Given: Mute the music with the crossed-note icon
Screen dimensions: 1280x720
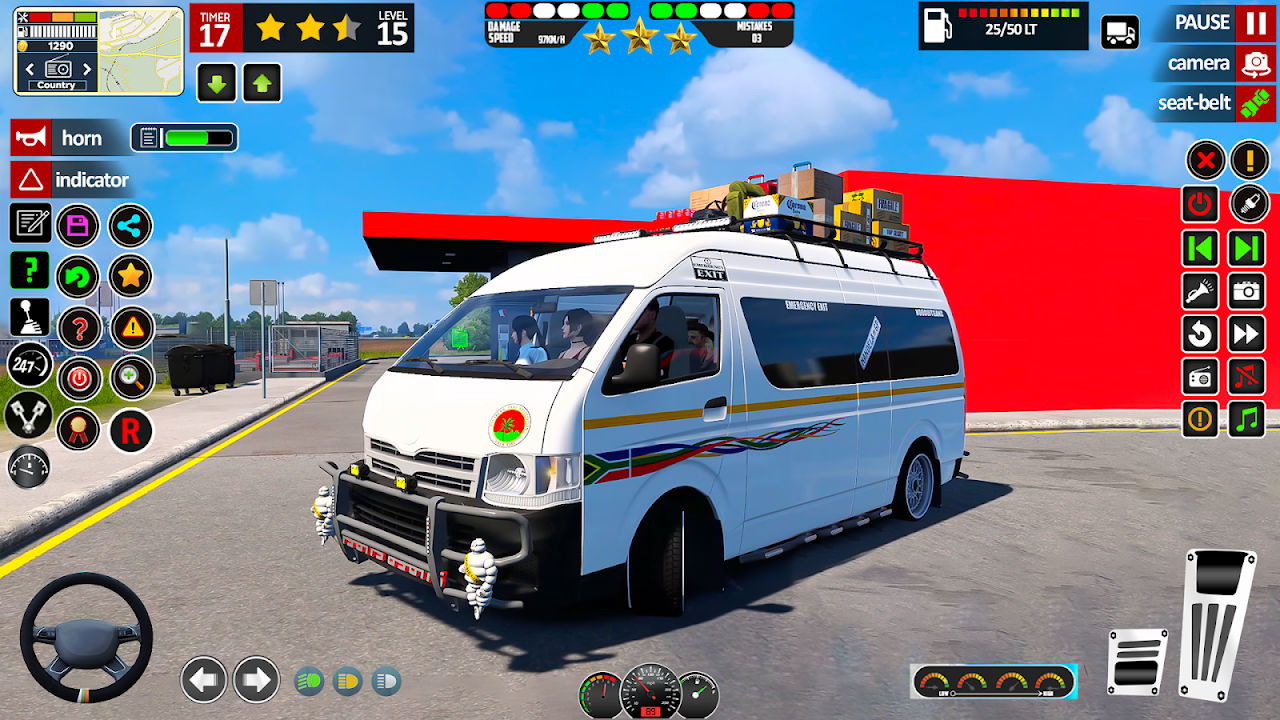Looking at the screenshot, I should (x=1247, y=377).
